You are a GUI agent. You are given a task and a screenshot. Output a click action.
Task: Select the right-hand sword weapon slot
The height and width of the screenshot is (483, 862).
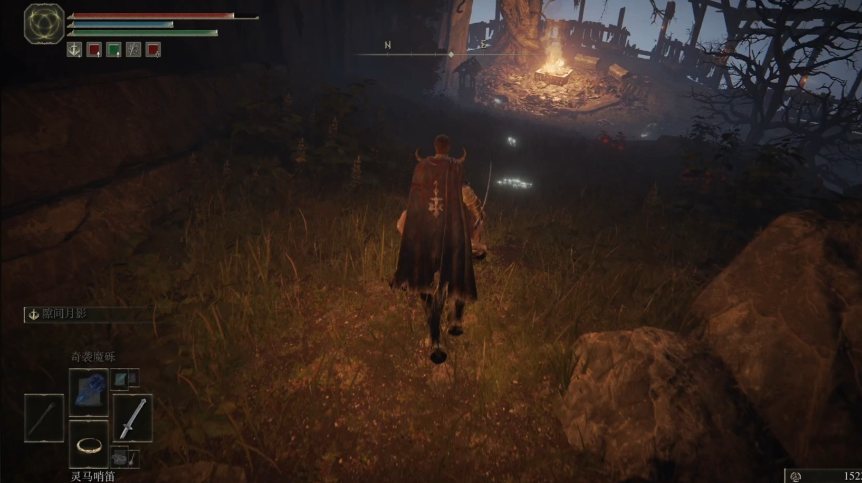tap(132, 417)
